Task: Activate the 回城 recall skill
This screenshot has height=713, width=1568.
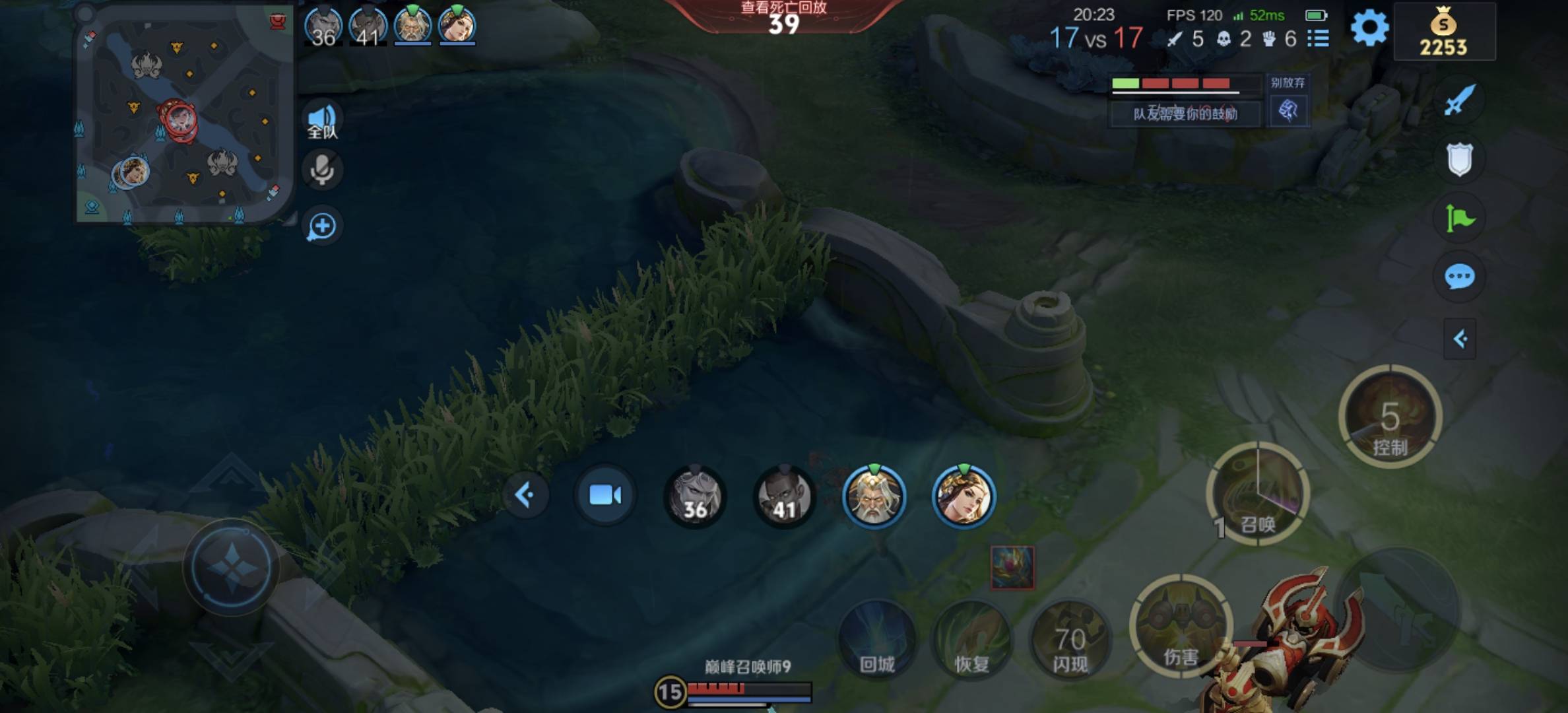Action: point(877,639)
